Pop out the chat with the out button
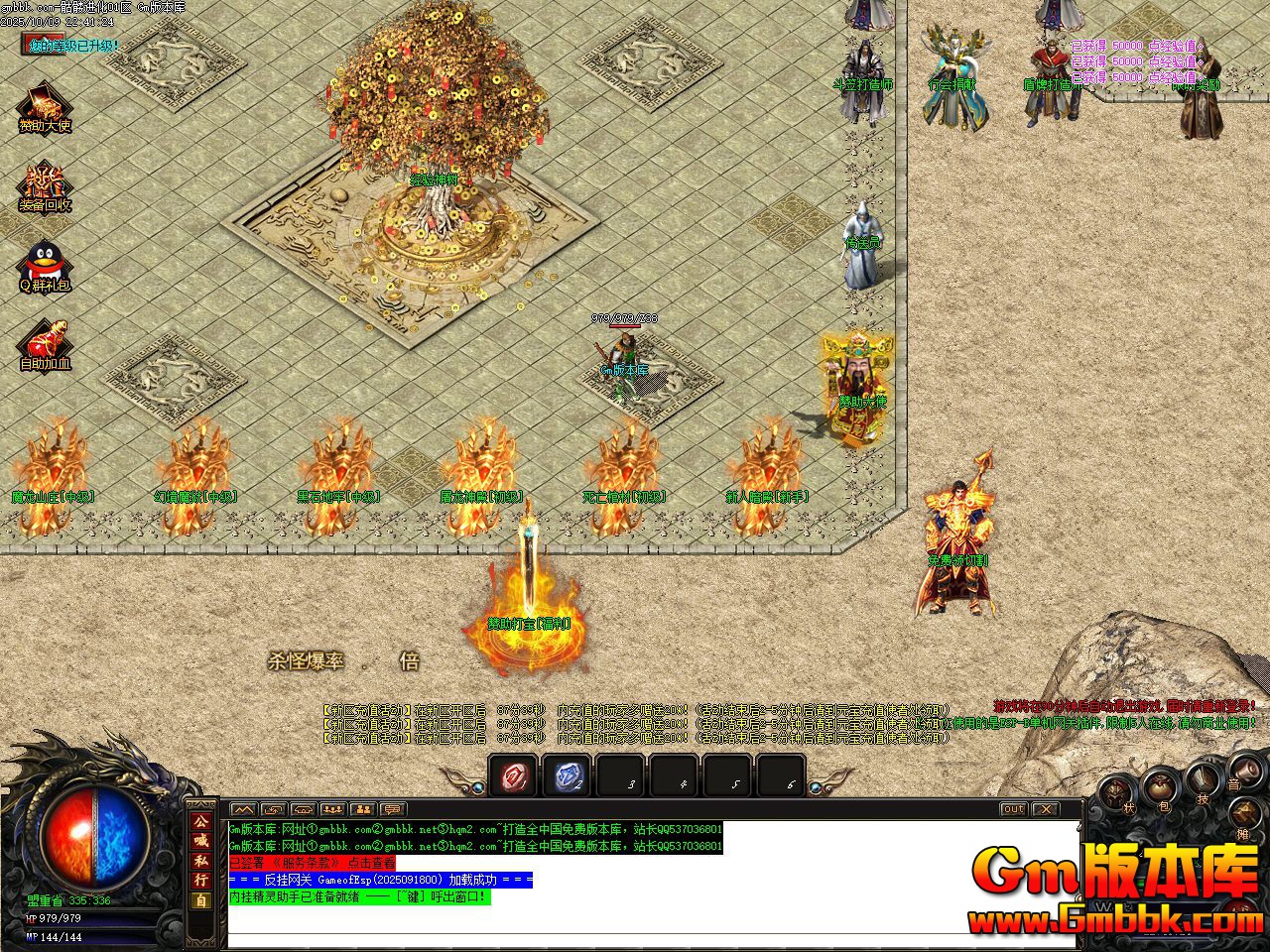 click(x=1012, y=809)
